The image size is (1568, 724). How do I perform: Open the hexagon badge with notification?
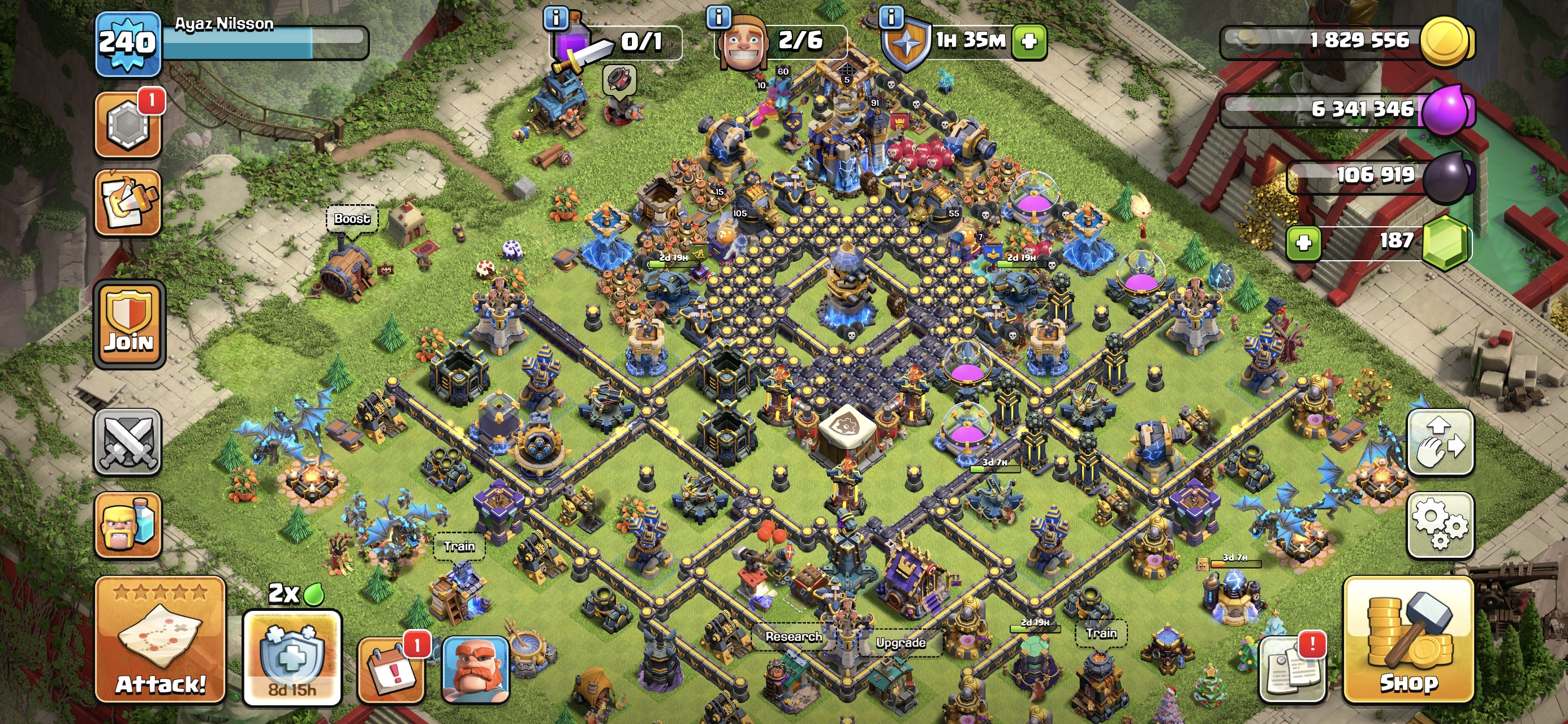click(128, 125)
